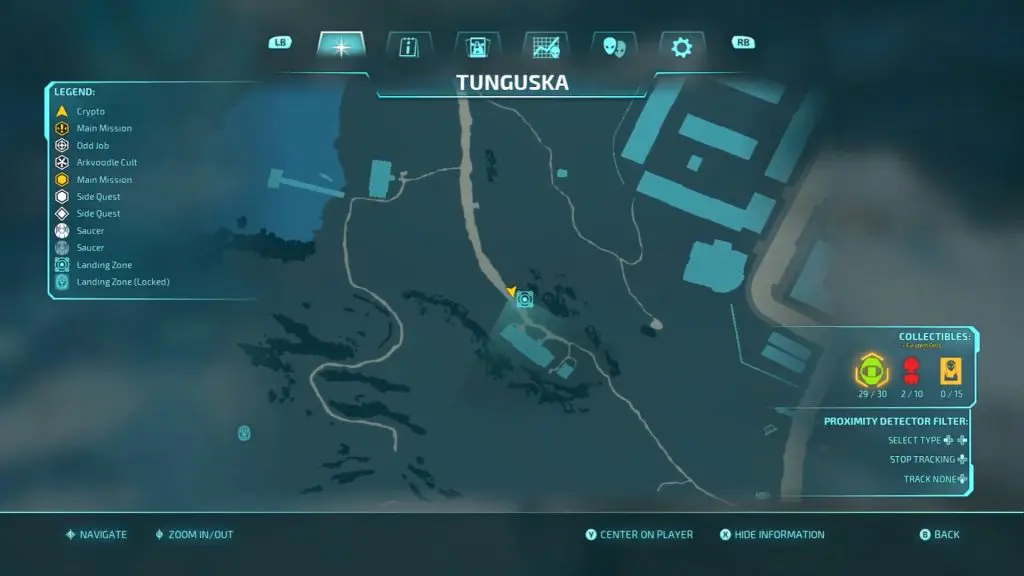The height and width of the screenshot is (576, 1024).
Task: Select the Landing Zone (Locked) legend entry
Action: [x=122, y=282]
